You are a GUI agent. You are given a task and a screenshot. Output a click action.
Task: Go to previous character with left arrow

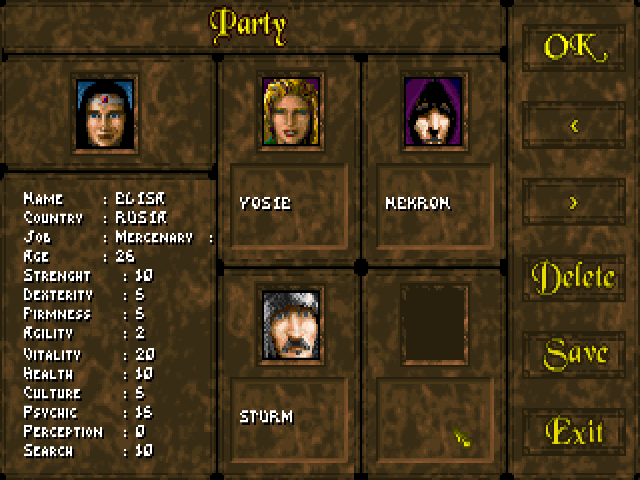click(x=573, y=125)
